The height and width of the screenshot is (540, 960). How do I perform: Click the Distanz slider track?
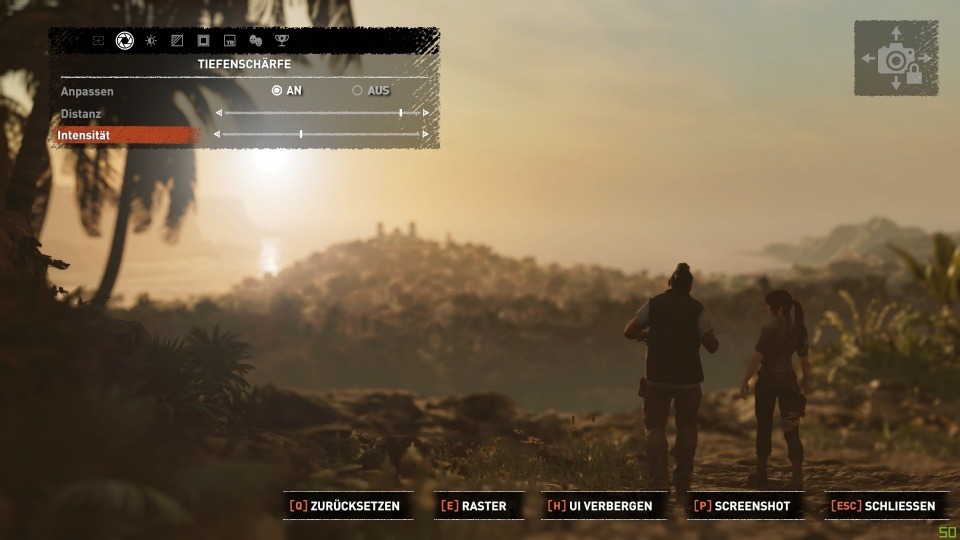[322, 113]
